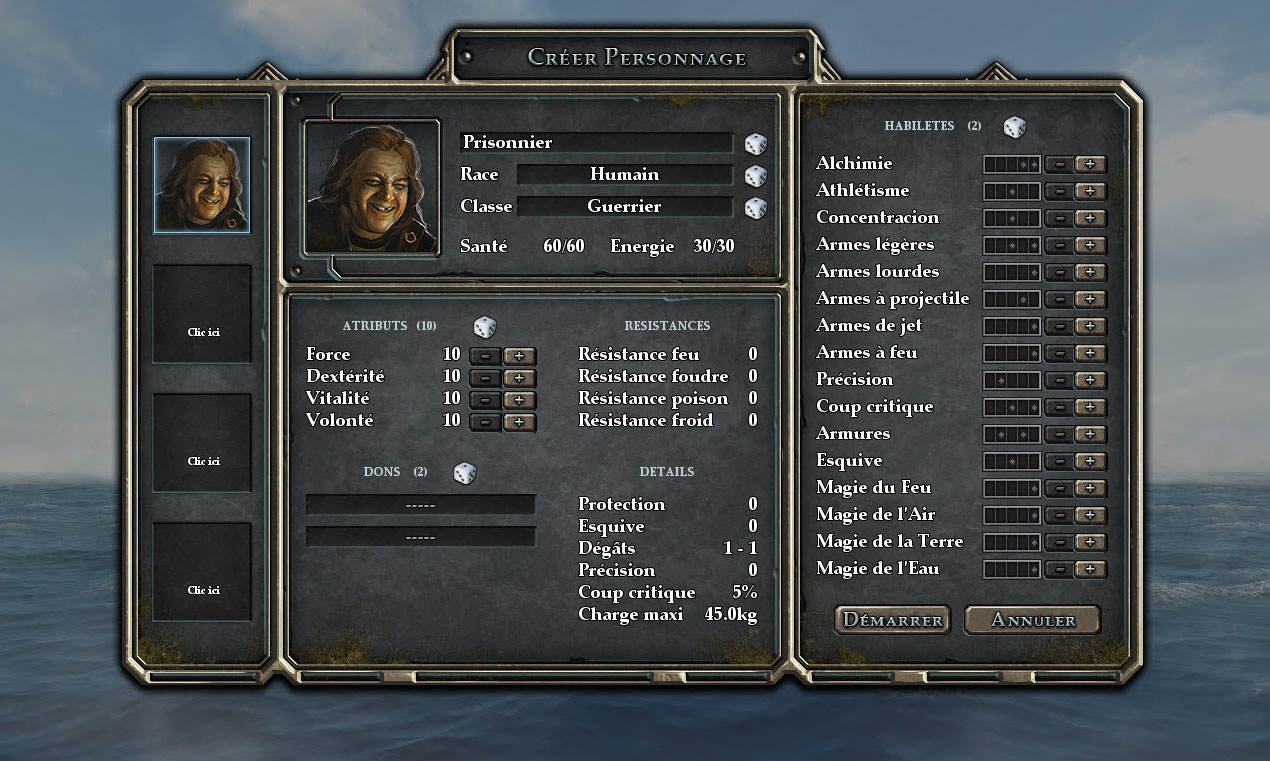Open the large character portrait picker
1270x761 pixels.
click(x=372, y=187)
